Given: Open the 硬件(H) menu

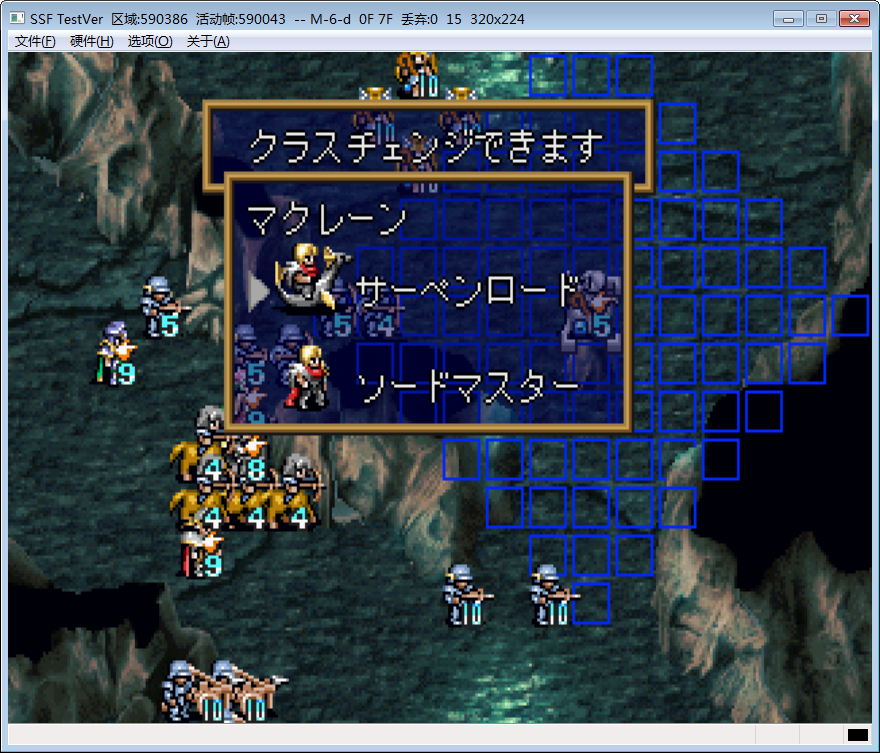Looking at the screenshot, I should pos(92,41).
